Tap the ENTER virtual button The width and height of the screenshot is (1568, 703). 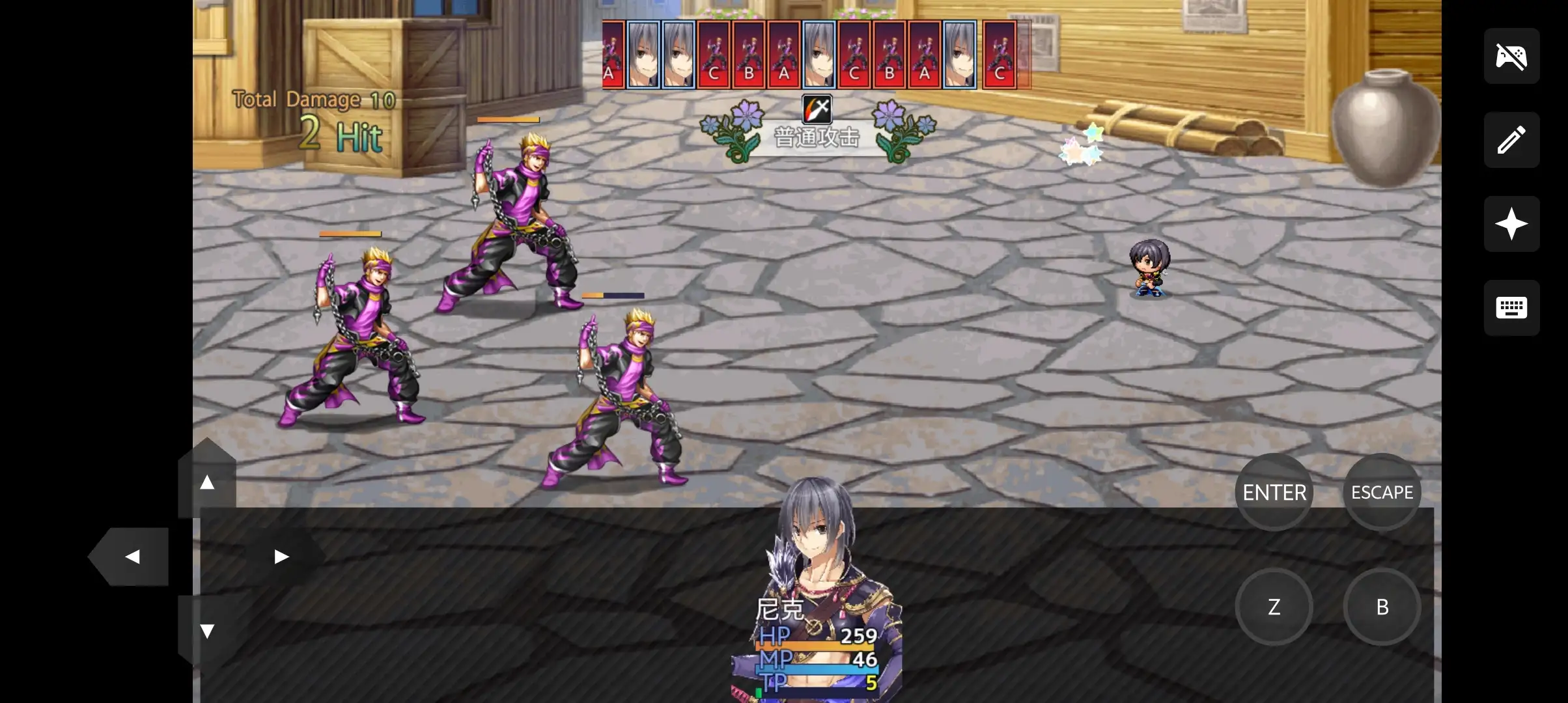tap(1274, 492)
